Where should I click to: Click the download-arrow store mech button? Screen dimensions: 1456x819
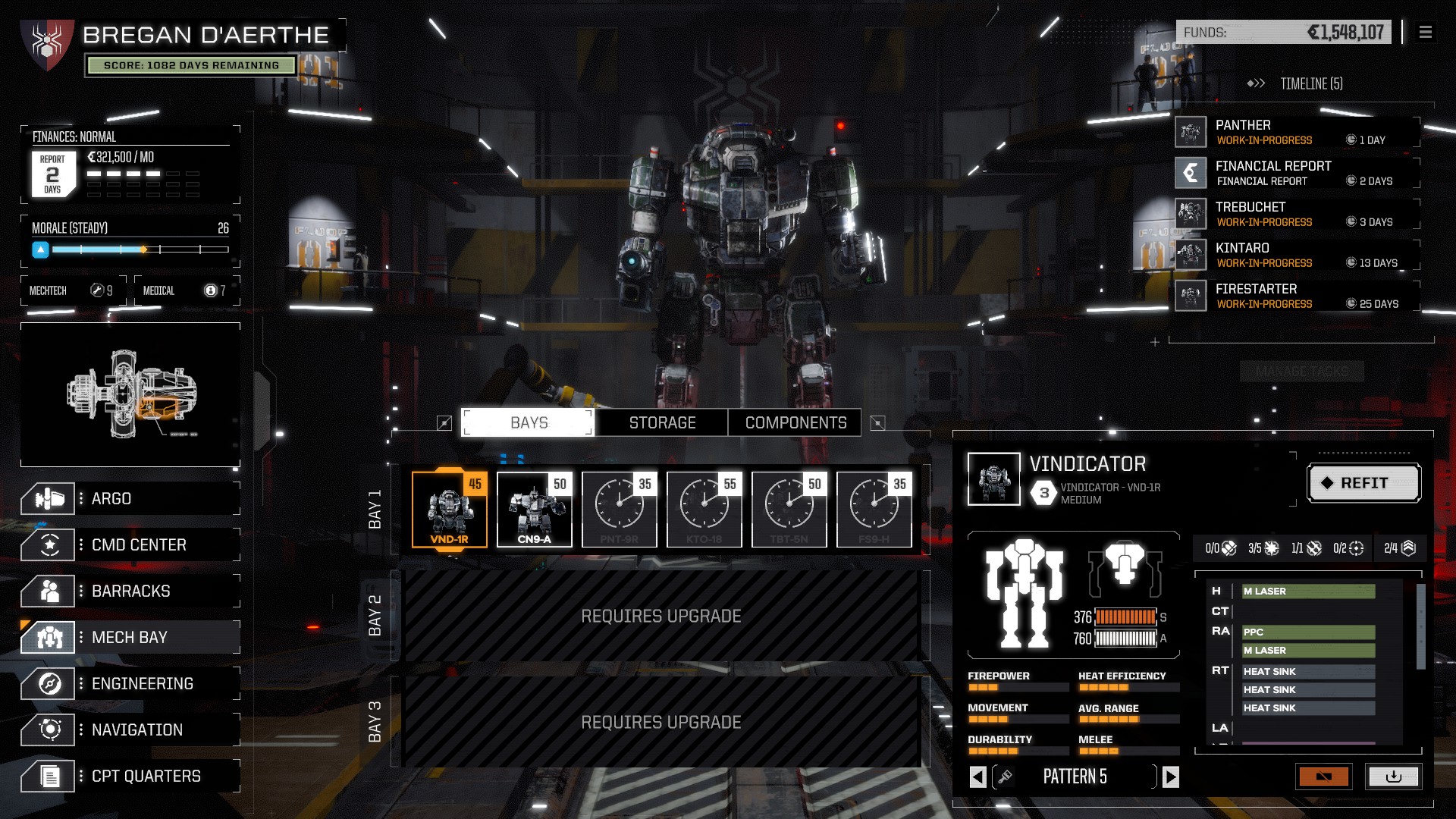point(1393,777)
